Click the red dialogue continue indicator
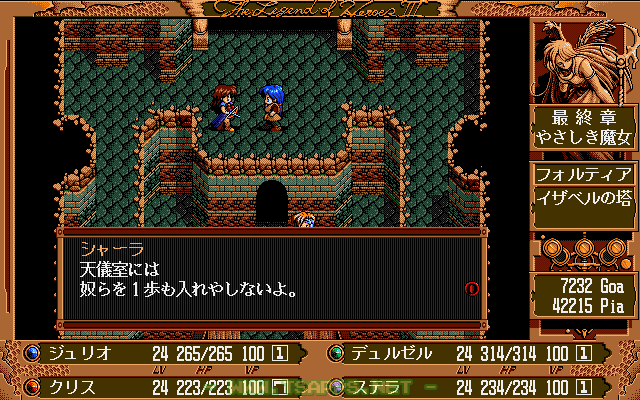 [472, 288]
